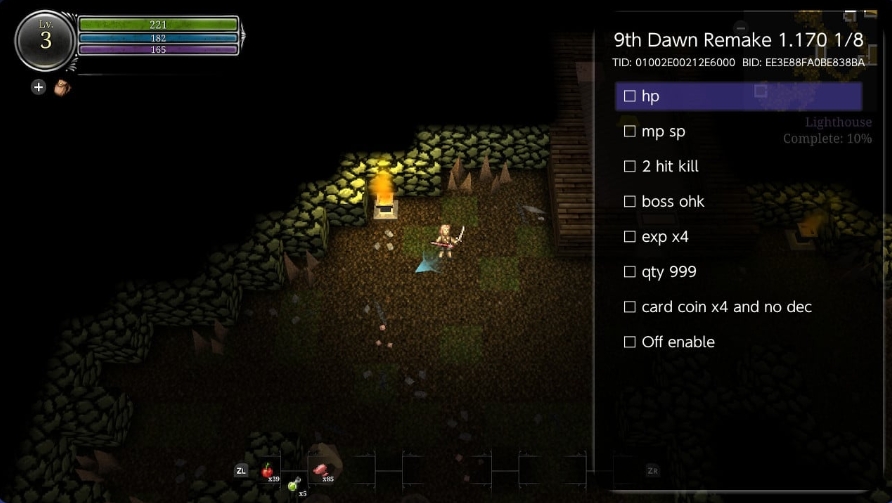This screenshot has width=892, height=503.
Task: Use the red apple hotbar item
Action: (x=268, y=470)
